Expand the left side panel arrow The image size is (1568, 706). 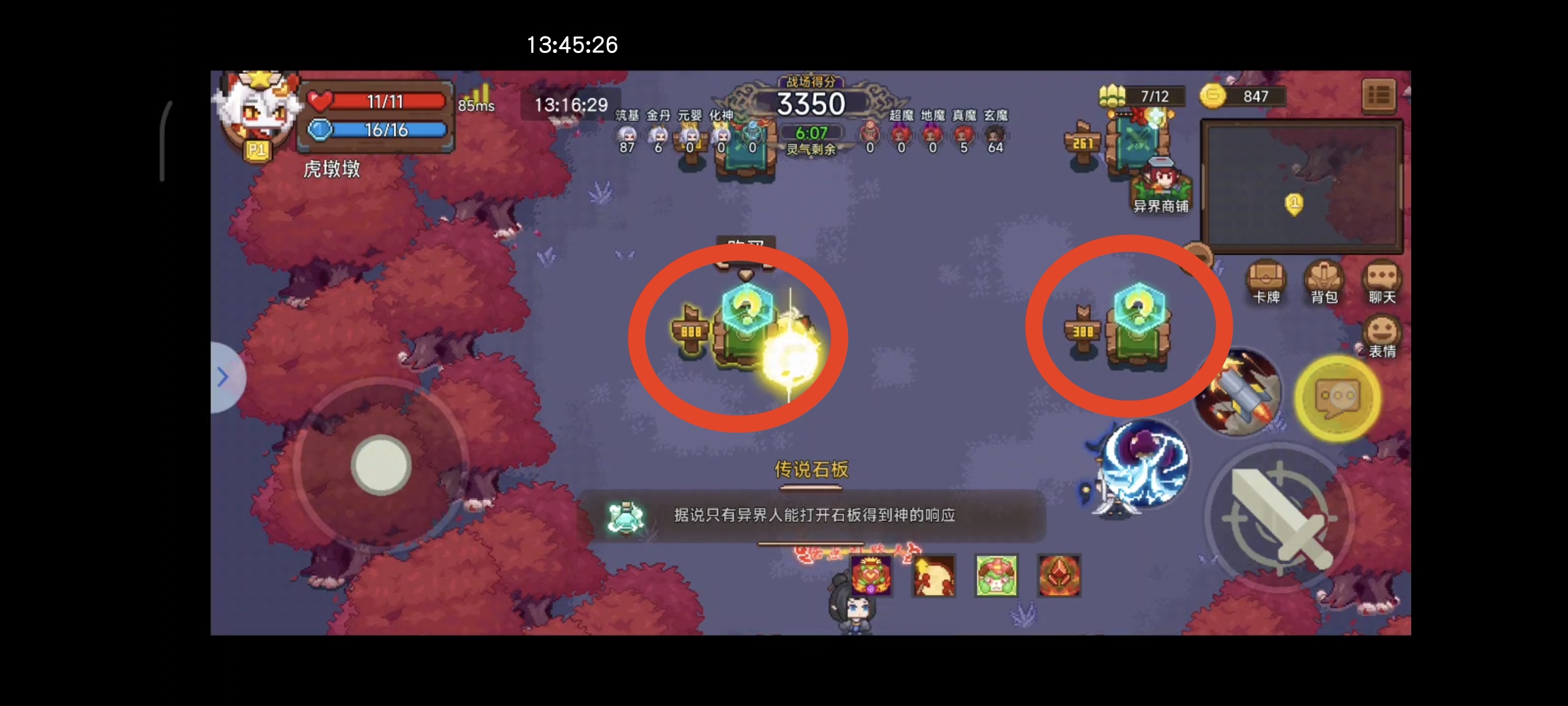coord(223,377)
